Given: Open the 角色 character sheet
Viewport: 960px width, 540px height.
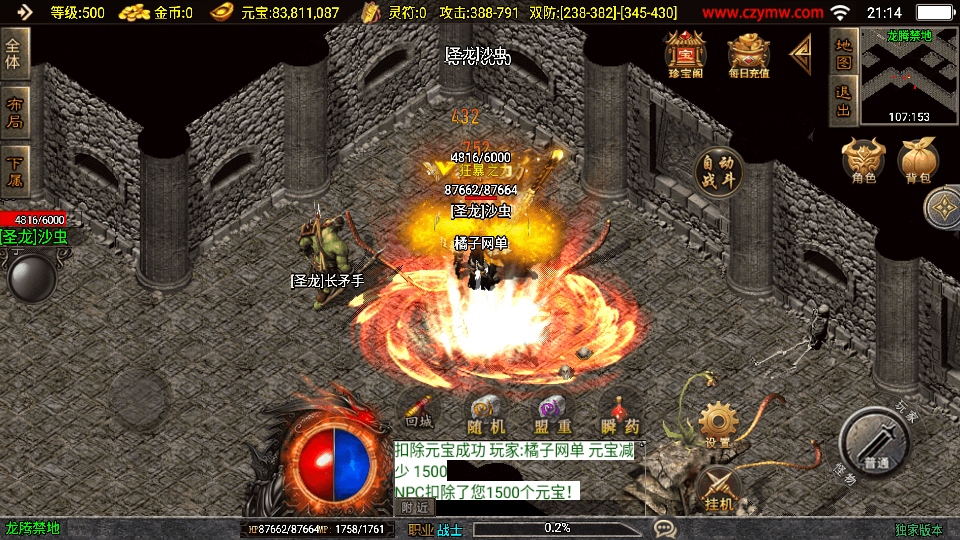Looking at the screenshot, I should pyautogui.click(x=864, y=160).
